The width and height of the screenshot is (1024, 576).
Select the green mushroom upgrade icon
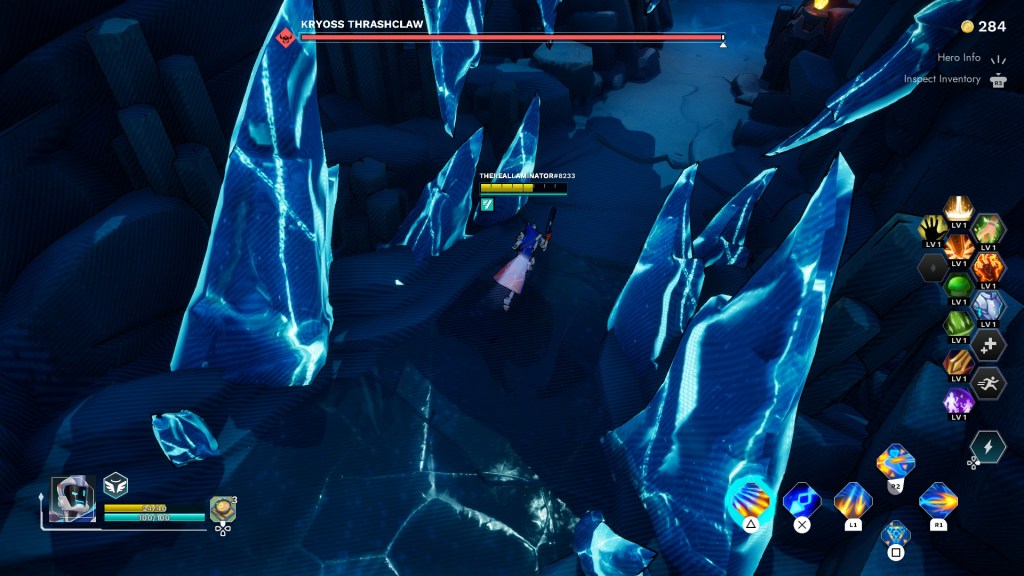[959, 287]
